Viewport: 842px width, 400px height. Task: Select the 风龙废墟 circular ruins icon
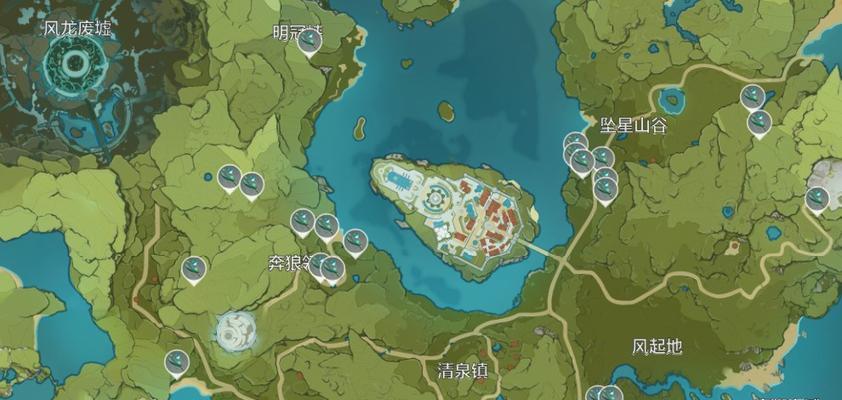tap(75, 66)
